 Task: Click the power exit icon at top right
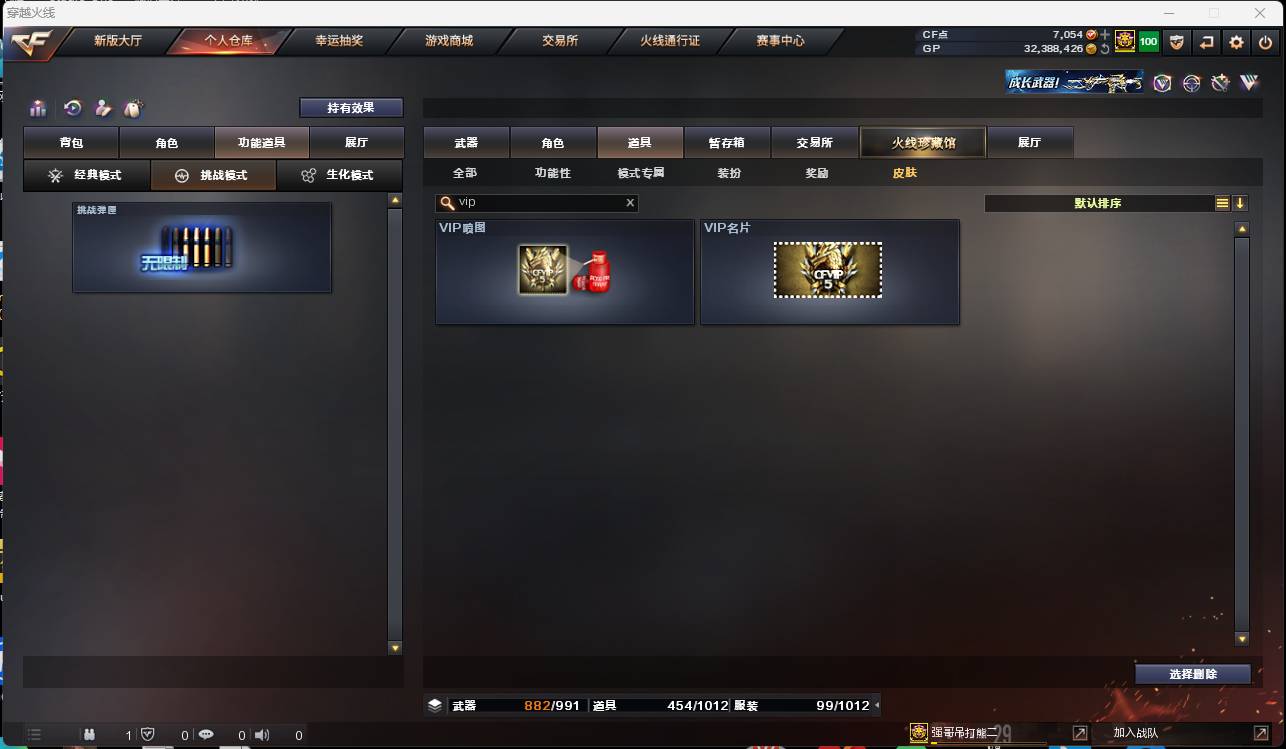(x=1264, y=41)
